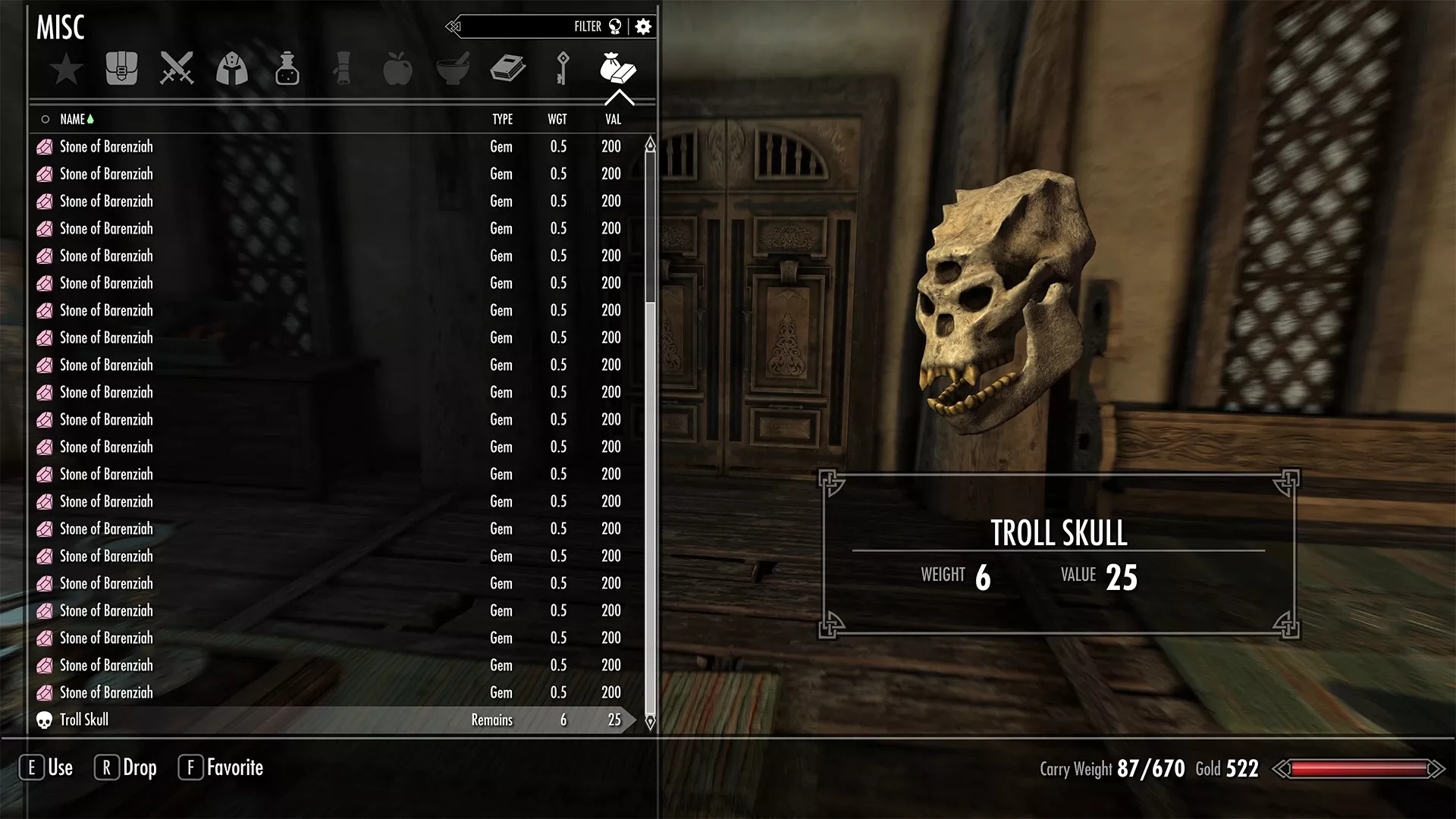Click the Books category icon
This screenshot has height=819, width=1456.
click(507, 68)
